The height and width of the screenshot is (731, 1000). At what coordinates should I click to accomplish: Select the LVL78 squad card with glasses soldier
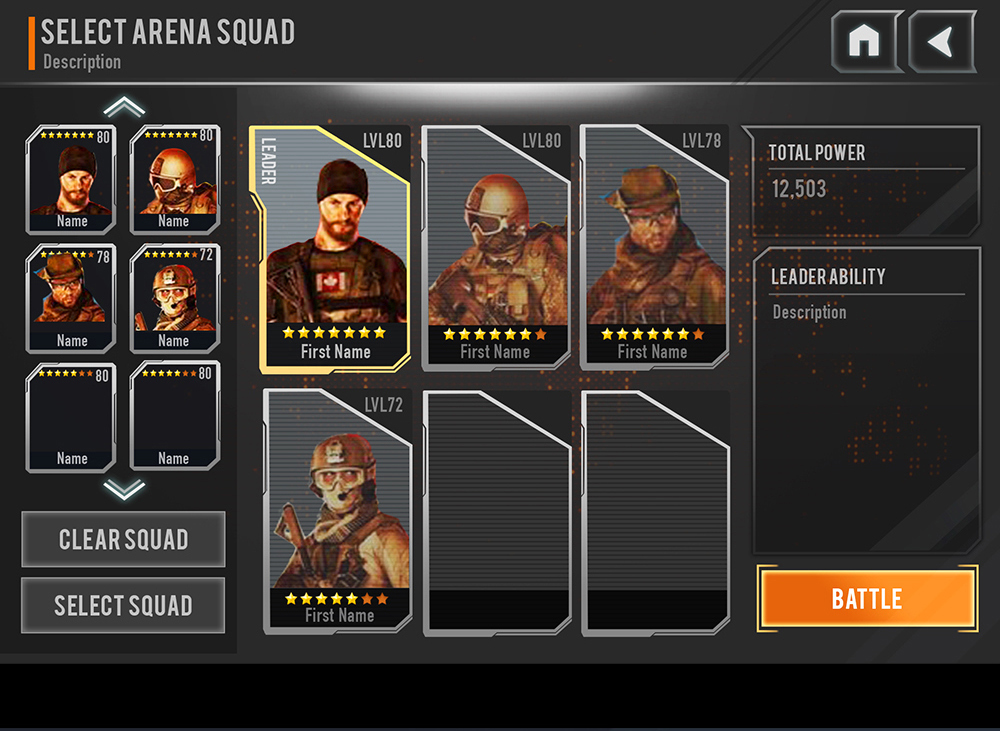point(654,247)
